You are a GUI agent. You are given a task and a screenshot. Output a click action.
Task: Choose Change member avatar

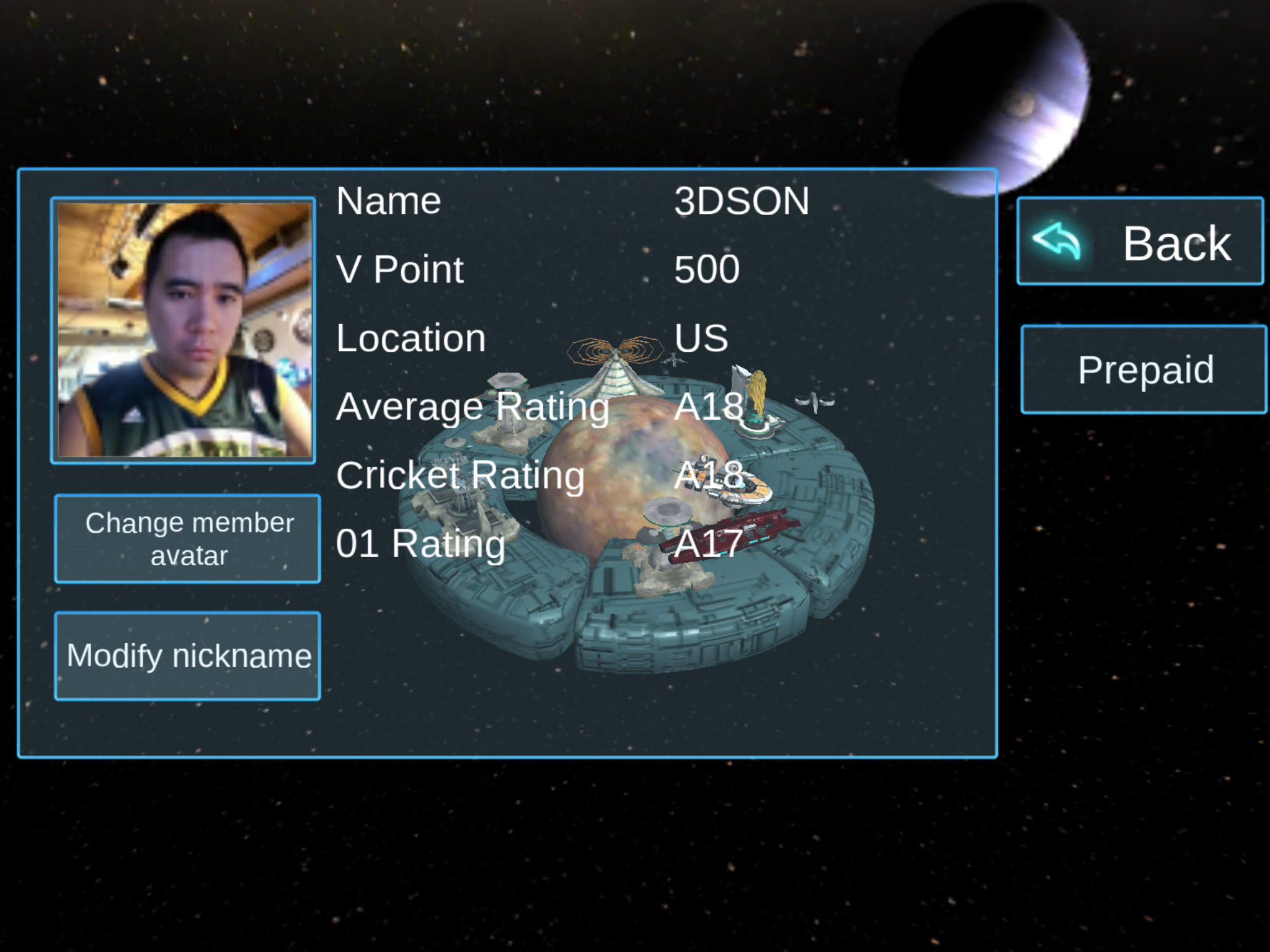(188, 539)
